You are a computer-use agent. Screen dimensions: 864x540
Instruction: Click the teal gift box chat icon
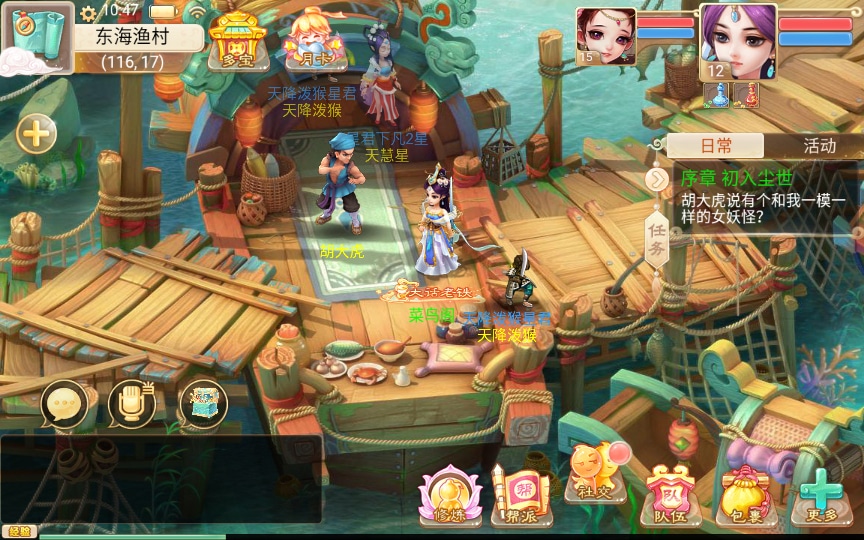[201, 403]
